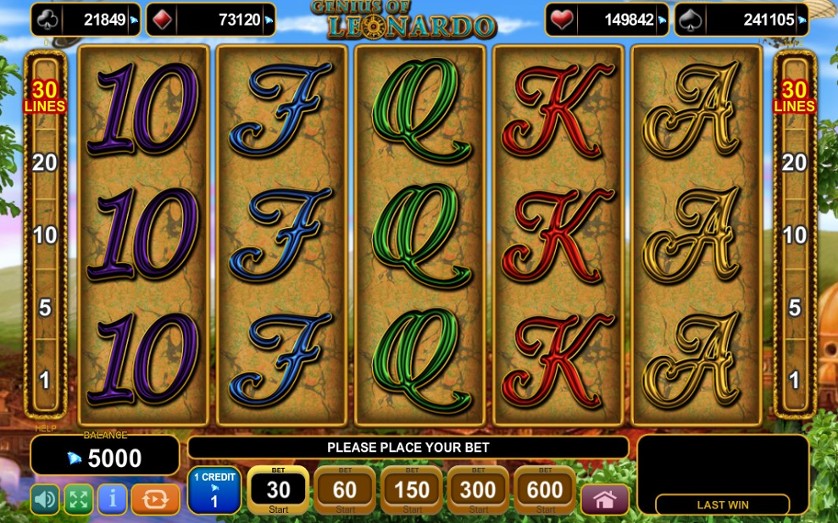Open the Help label above the balance

(46, 428)
